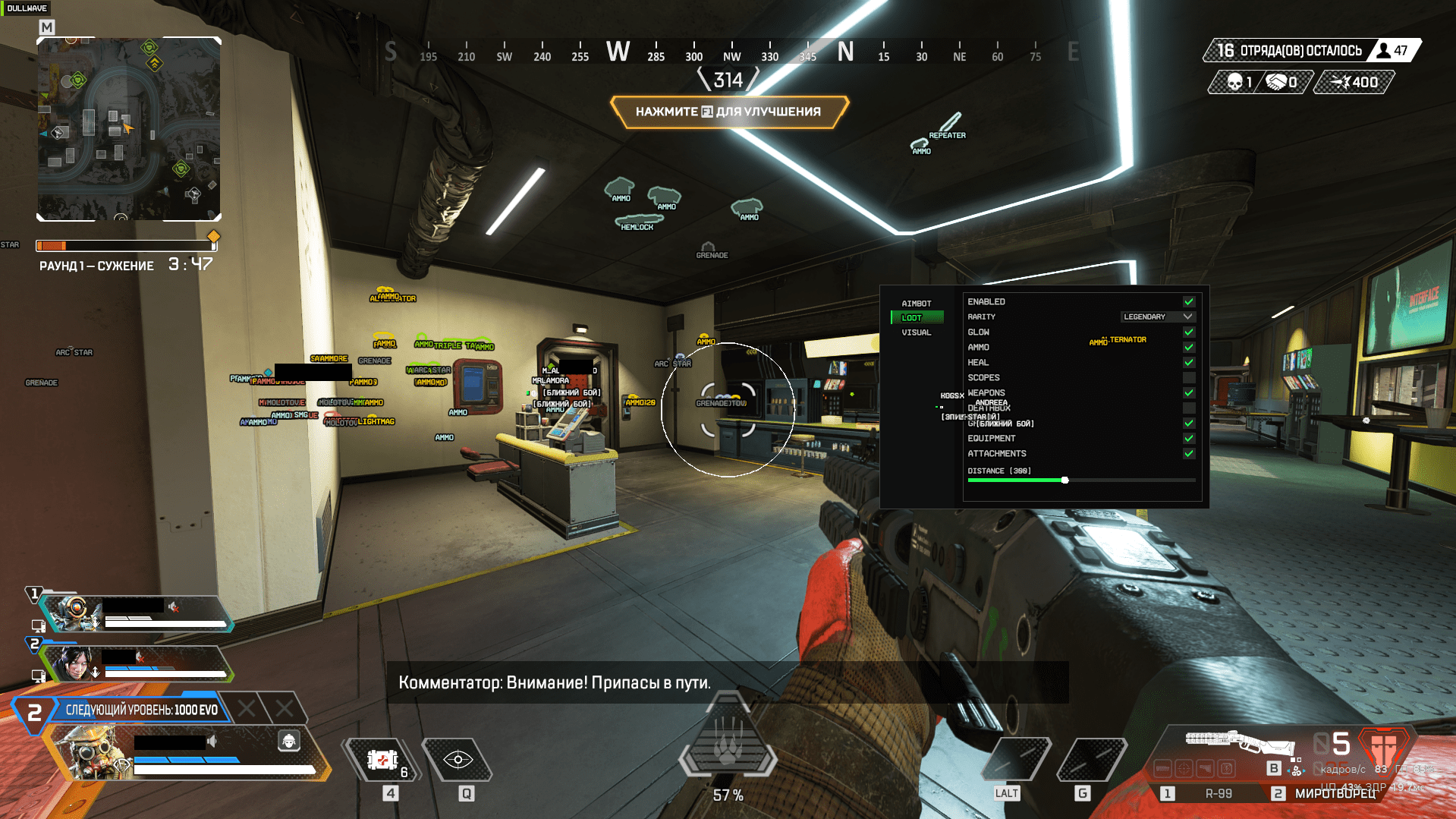This screenshot has height=819, width=1456.
Task: Toggle the Heal checkbox
Action: pyautogui.click(x=1188, y=363)
